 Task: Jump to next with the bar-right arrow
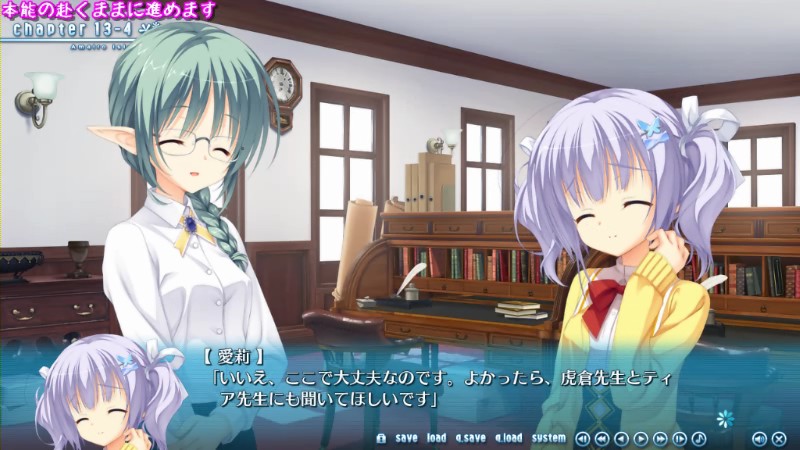pos(680,438)
